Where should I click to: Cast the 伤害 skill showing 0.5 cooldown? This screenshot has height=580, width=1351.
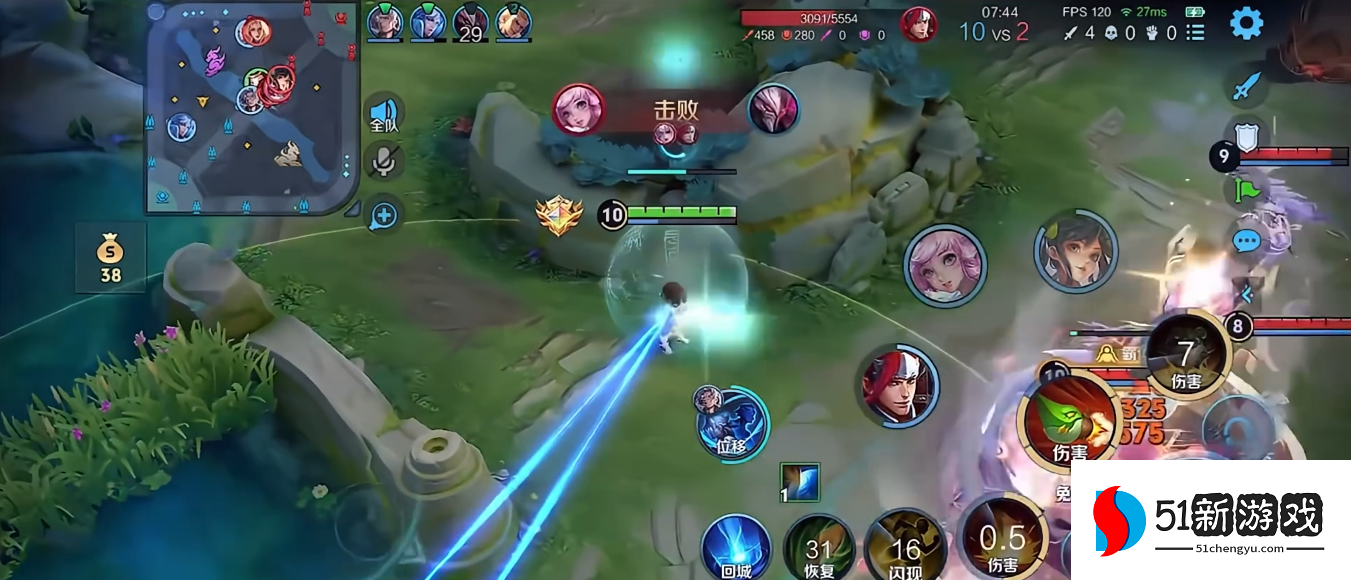1002,540
